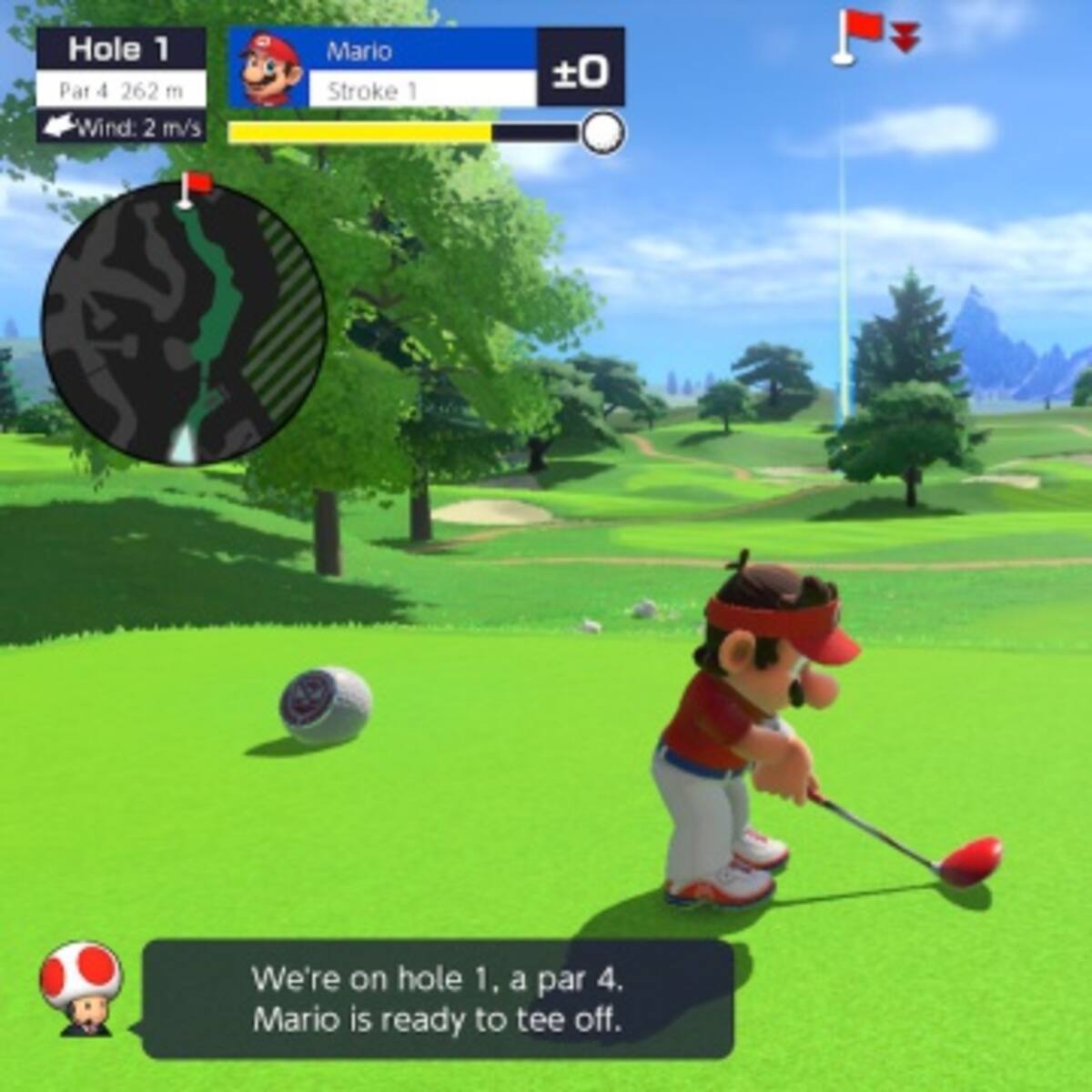Click the Toad commentator icon

pyautogui.click(x=80, y=988)
